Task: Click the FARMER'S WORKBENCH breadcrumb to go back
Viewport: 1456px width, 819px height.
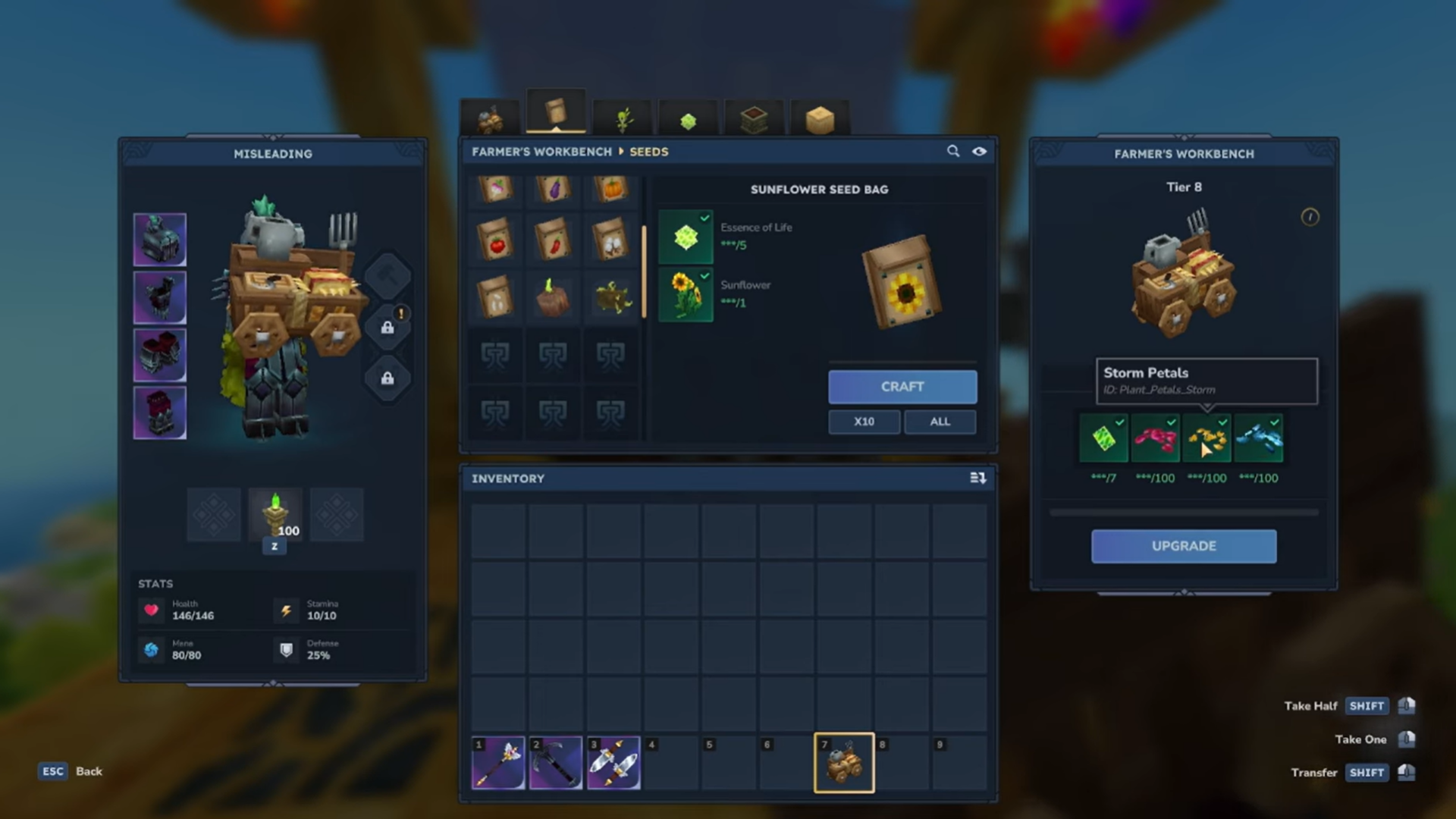Action: click(x=541, y=152)
